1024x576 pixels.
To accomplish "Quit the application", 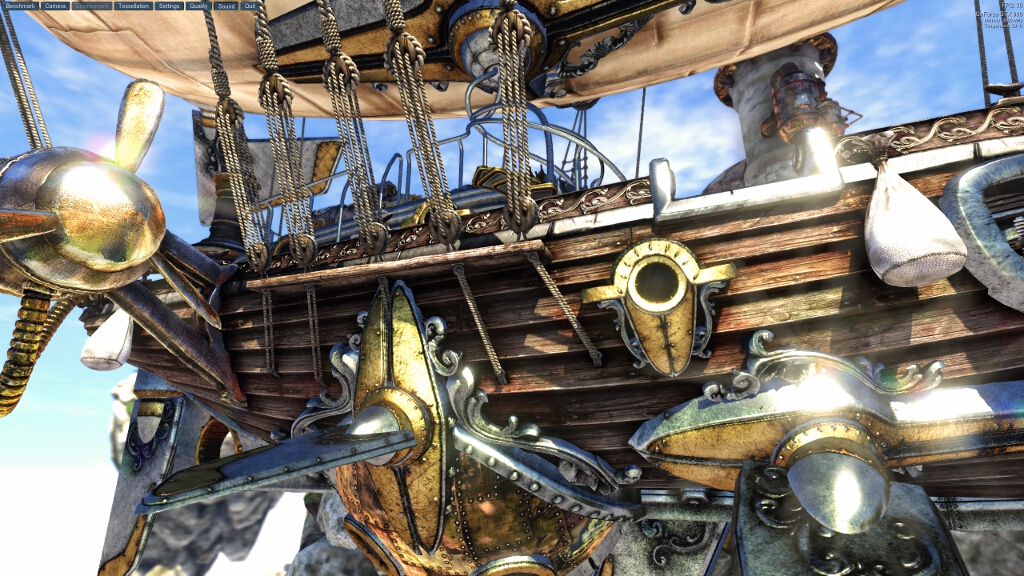I will (x=250, y=6).
